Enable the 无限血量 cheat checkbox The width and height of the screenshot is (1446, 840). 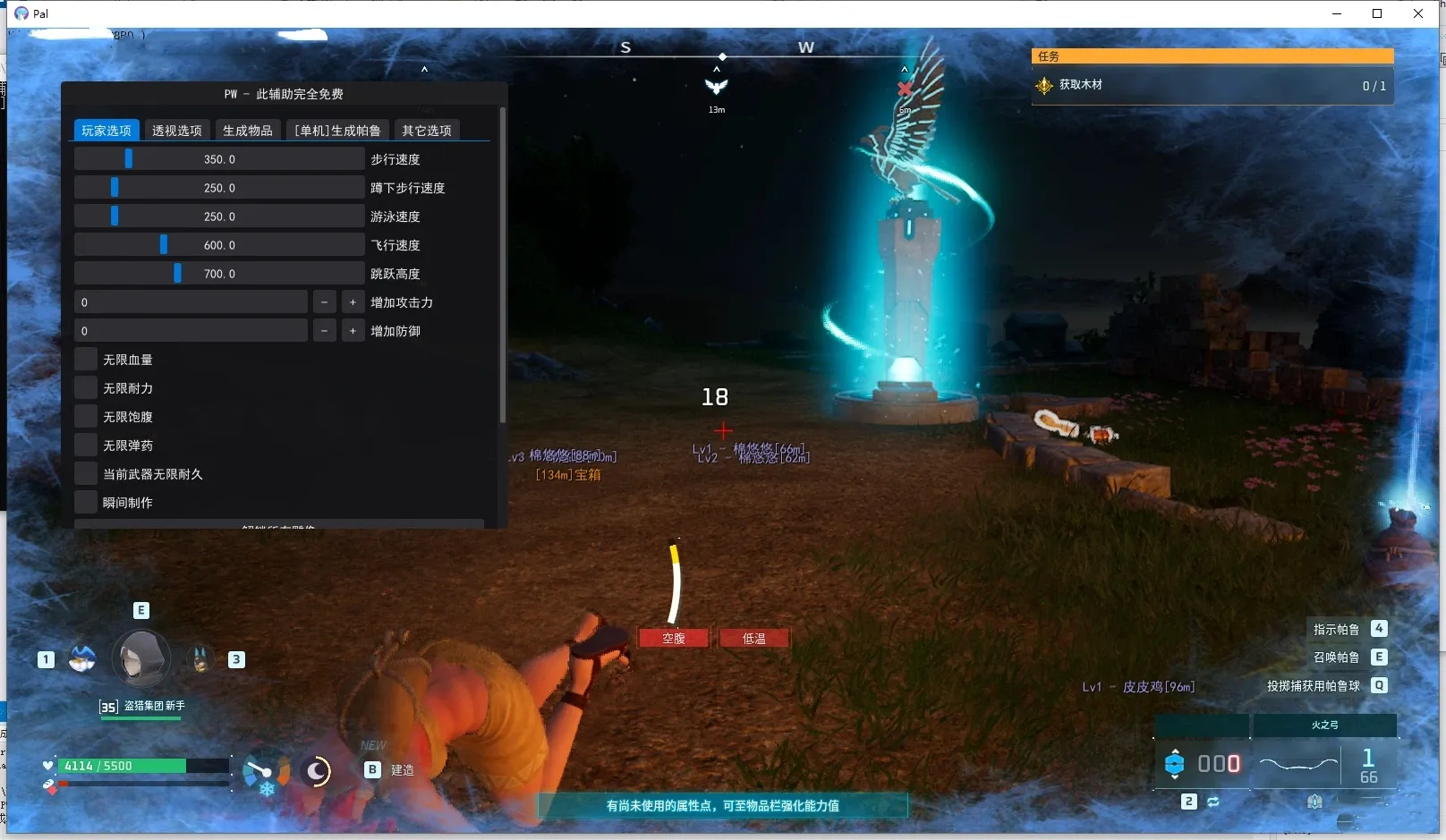pyautogui.click(x=85, y=359)
